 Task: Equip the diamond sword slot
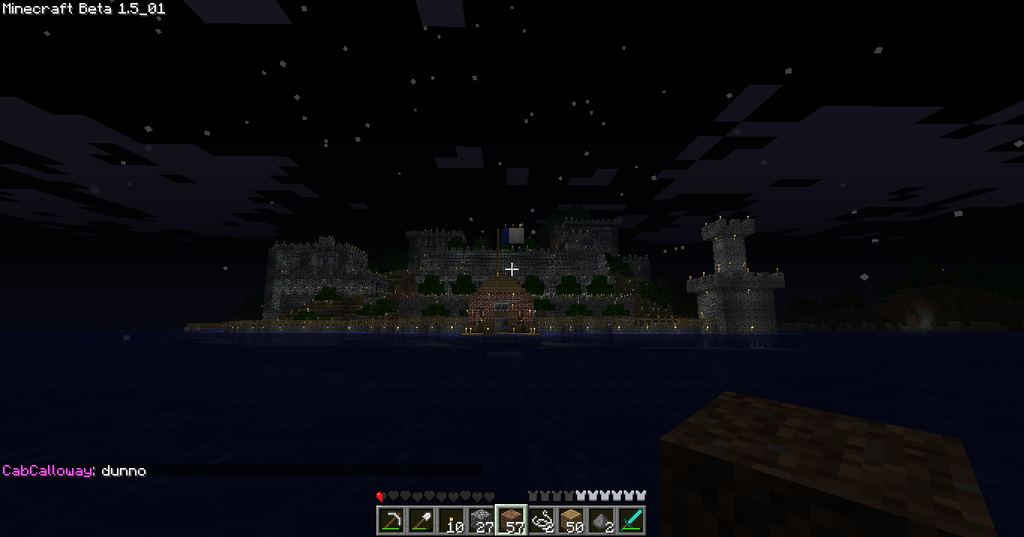click(631, 520)
